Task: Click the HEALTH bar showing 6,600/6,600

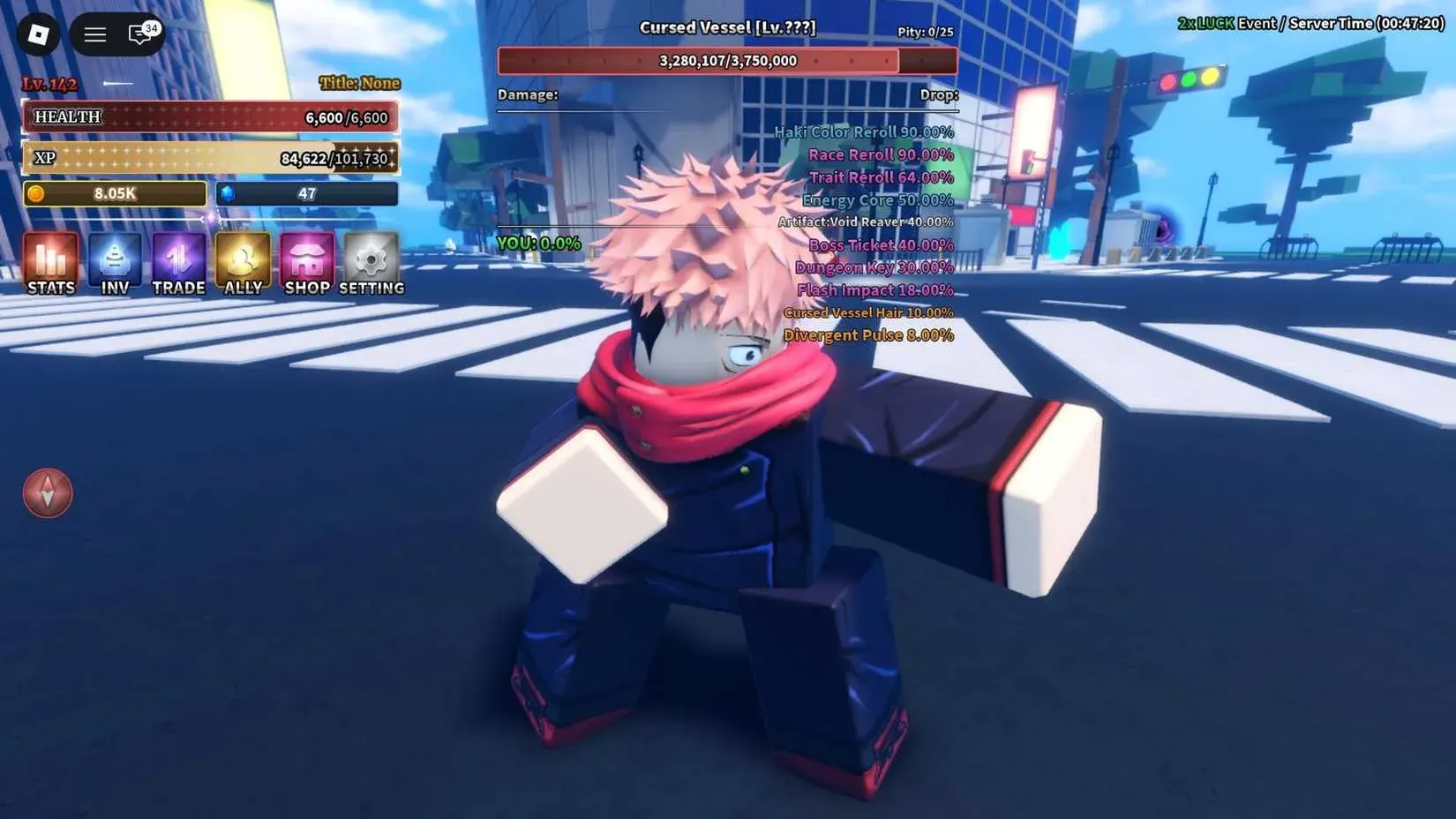Action: 210,116
